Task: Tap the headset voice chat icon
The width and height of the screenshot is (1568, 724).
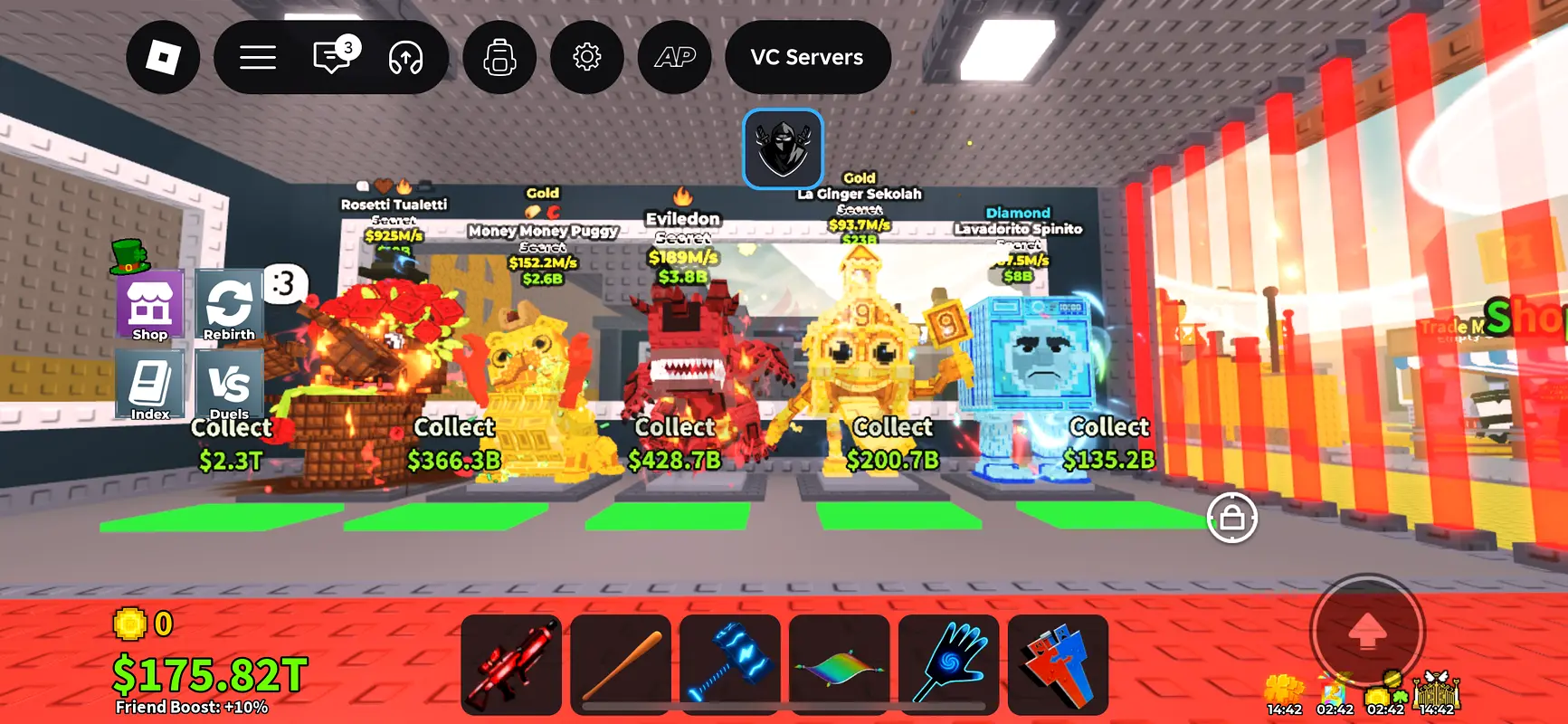Action: [405, 58]
